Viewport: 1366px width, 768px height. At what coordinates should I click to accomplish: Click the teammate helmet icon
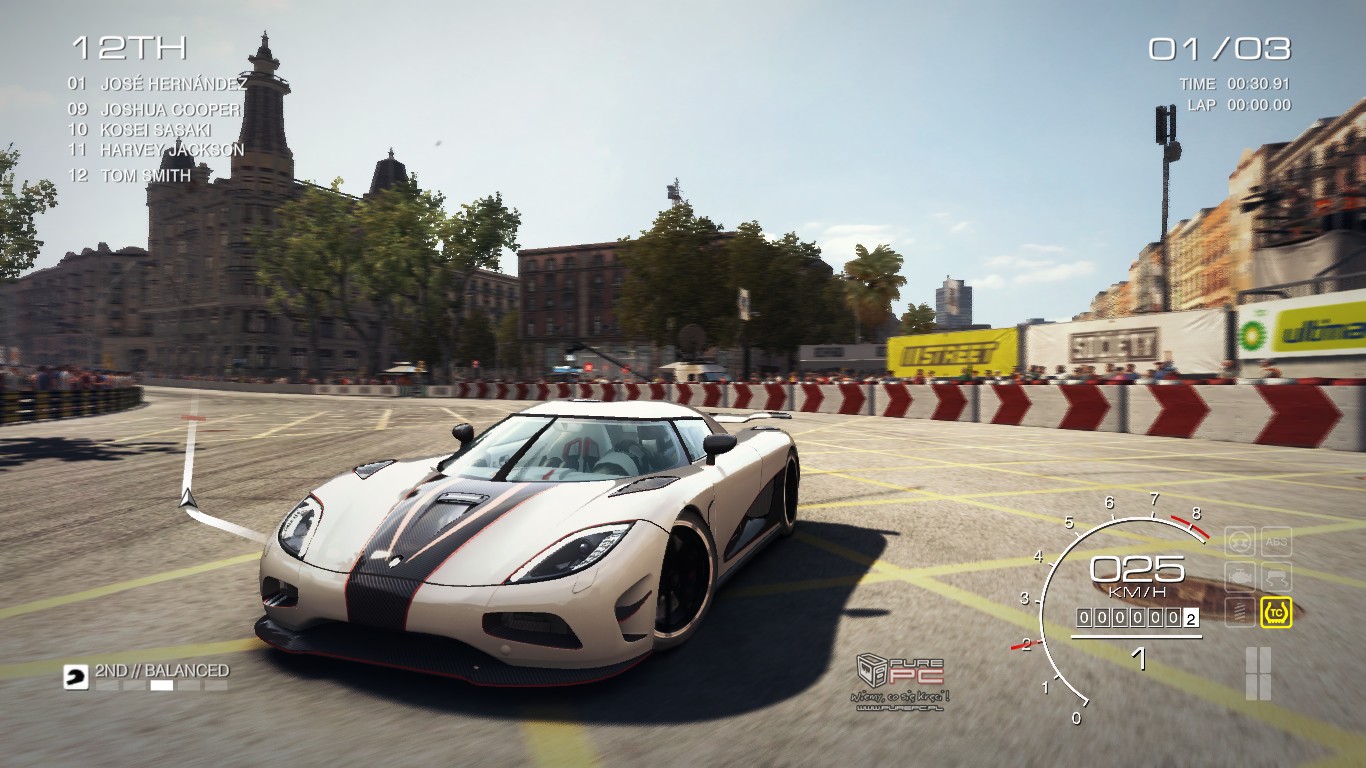pyautogui.click(x=75, y=677)
